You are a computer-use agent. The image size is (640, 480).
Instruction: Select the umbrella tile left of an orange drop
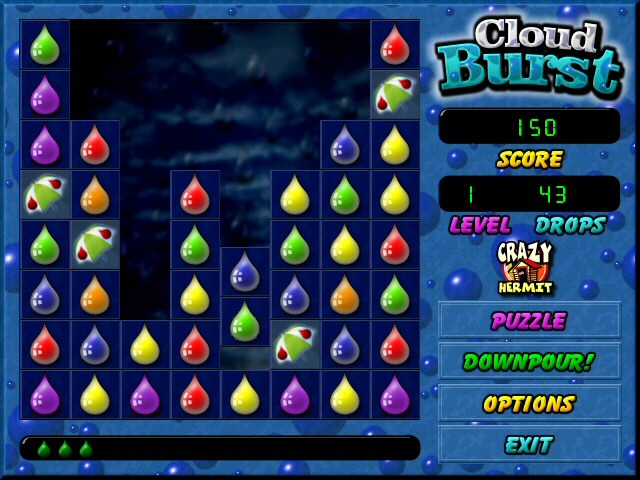[45, 194]
